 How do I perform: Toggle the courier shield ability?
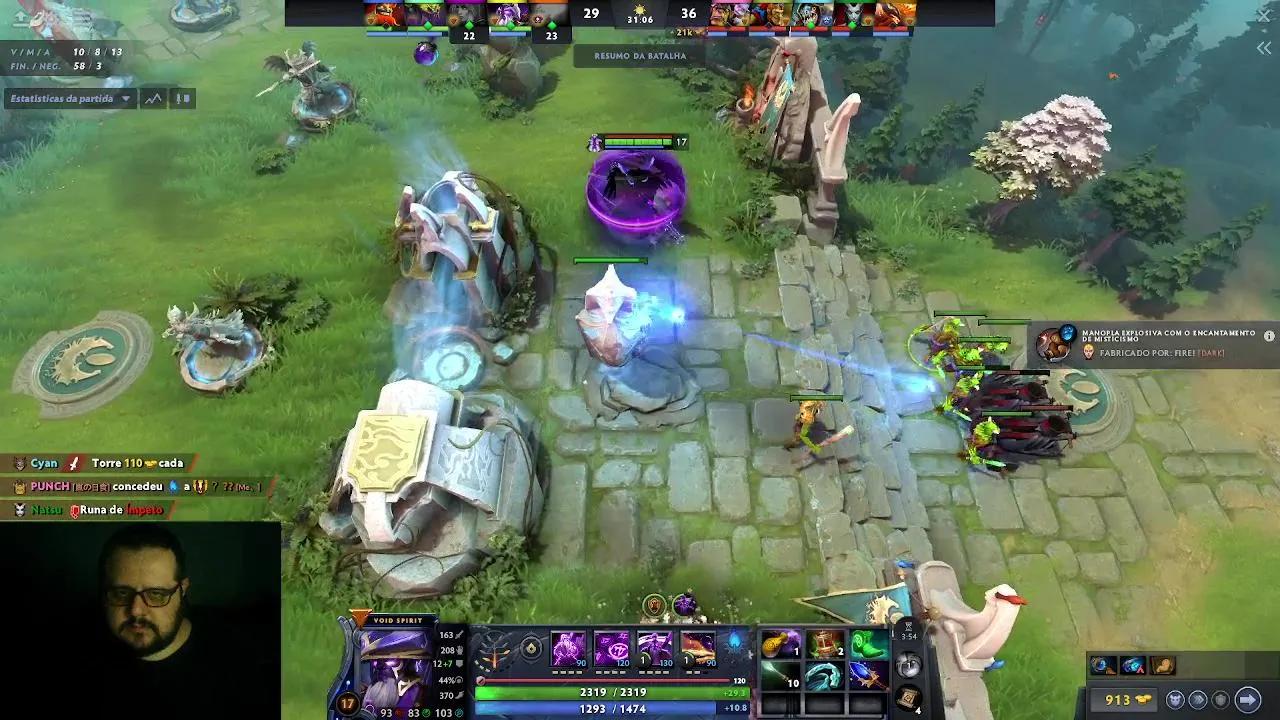[1222, 700]
